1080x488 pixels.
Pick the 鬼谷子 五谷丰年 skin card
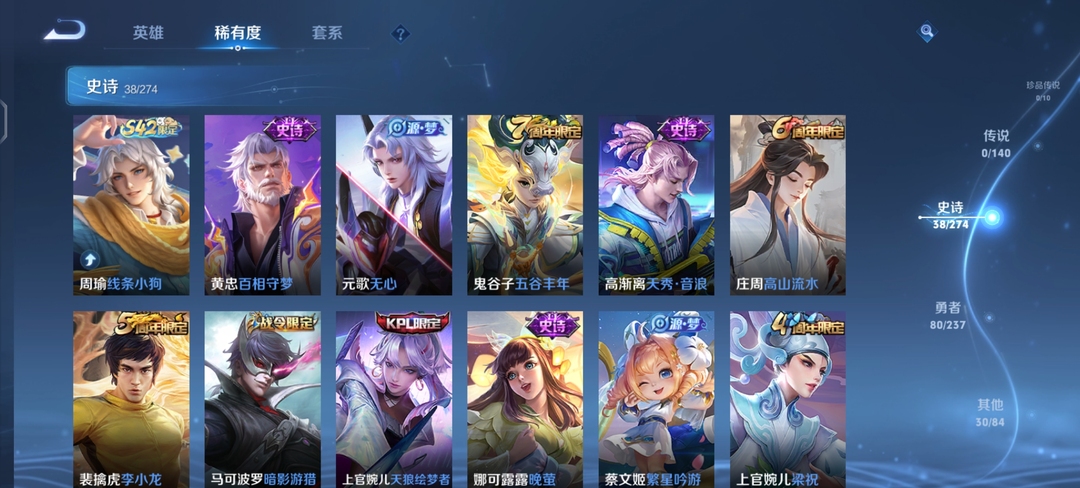pos(525,205)
